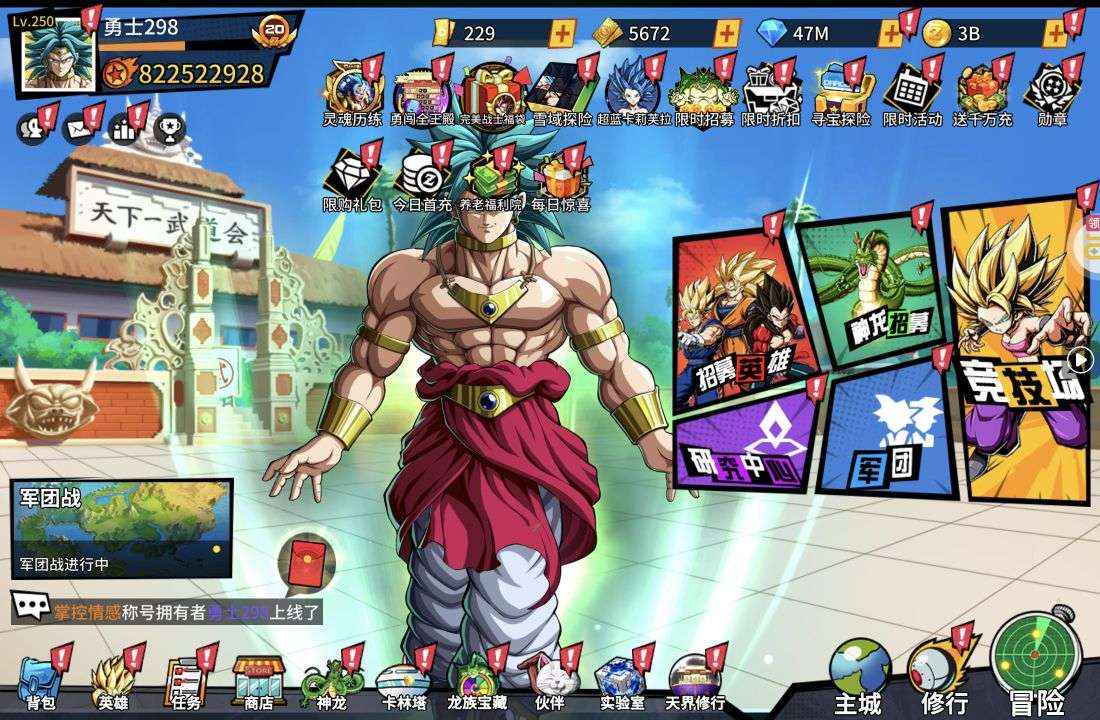Viewport: 1100px width, 720px height.
Task: Enter the 竞技场 arena
Action: 1018,350
